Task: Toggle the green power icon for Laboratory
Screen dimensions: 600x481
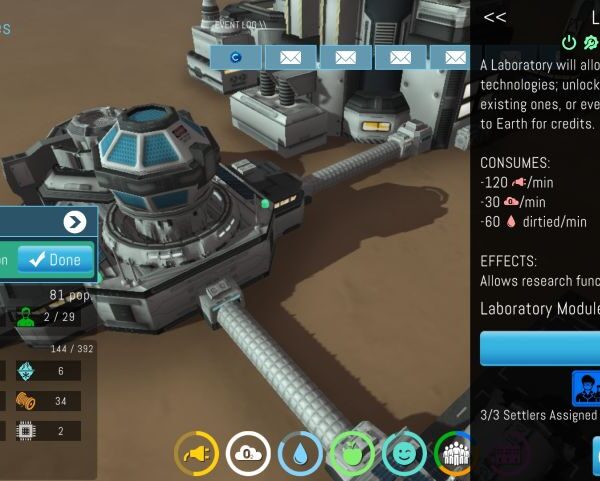Action: pos(569,42)
